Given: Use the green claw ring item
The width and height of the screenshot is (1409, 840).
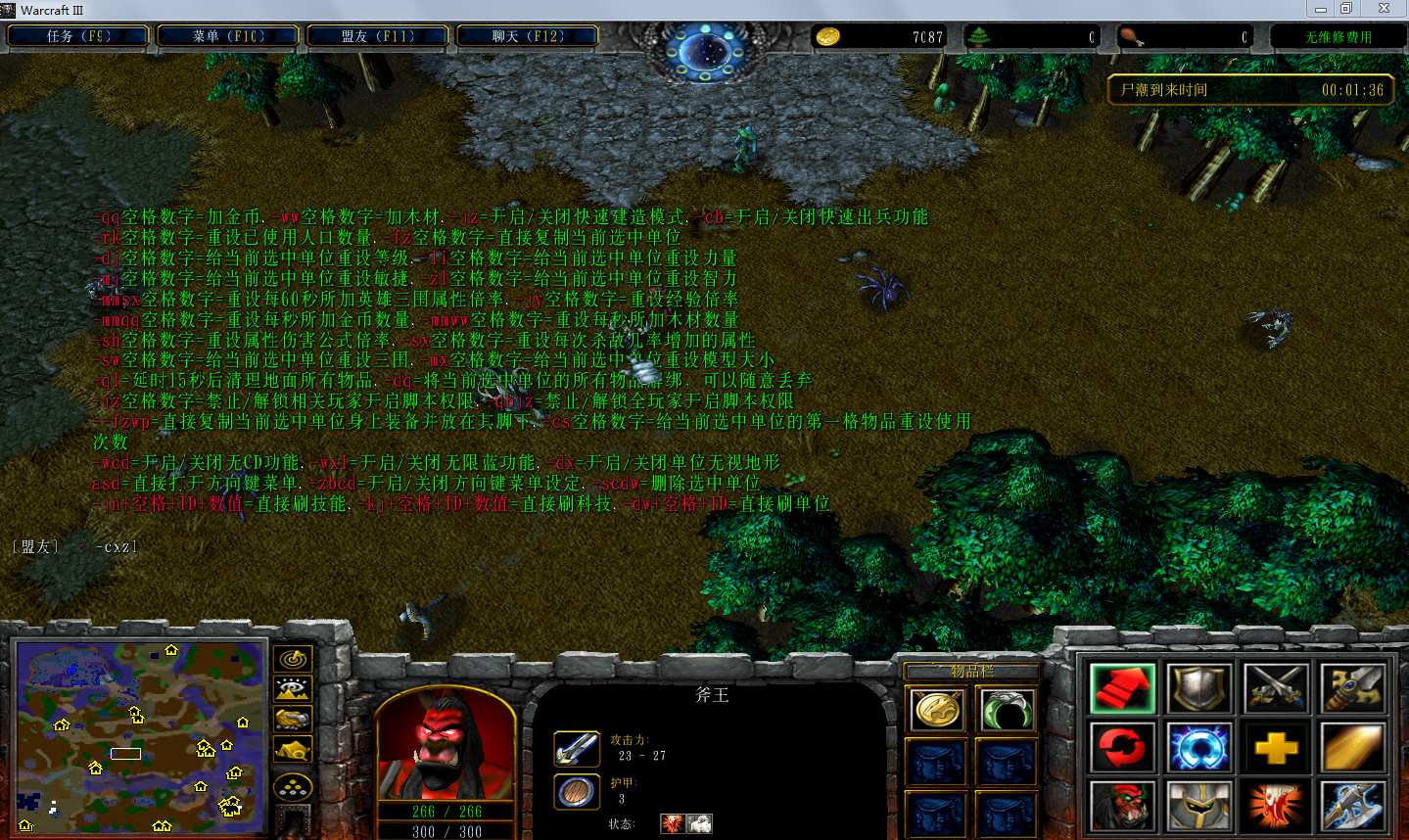Looking at the screenshot, I should [1006, 710].
